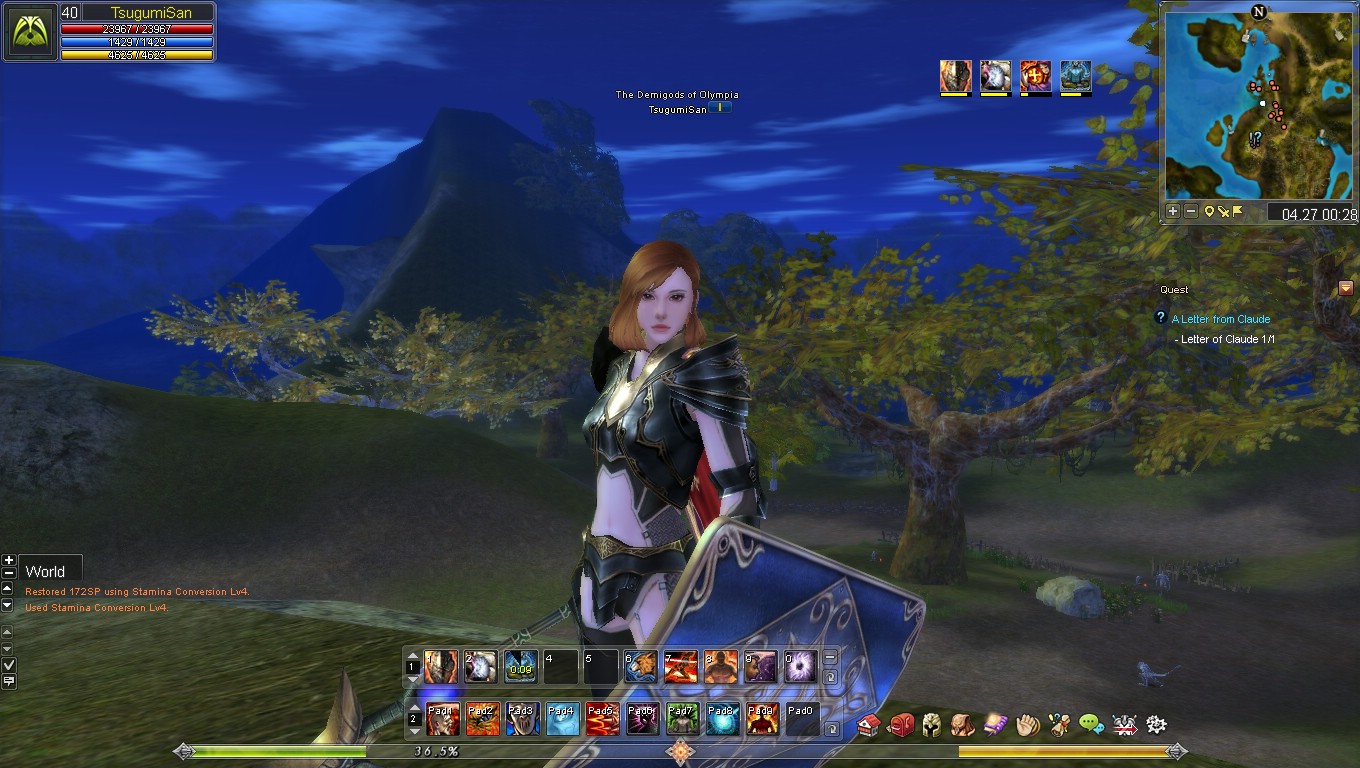Use the Pad4 ice face skill

(562, 719)
